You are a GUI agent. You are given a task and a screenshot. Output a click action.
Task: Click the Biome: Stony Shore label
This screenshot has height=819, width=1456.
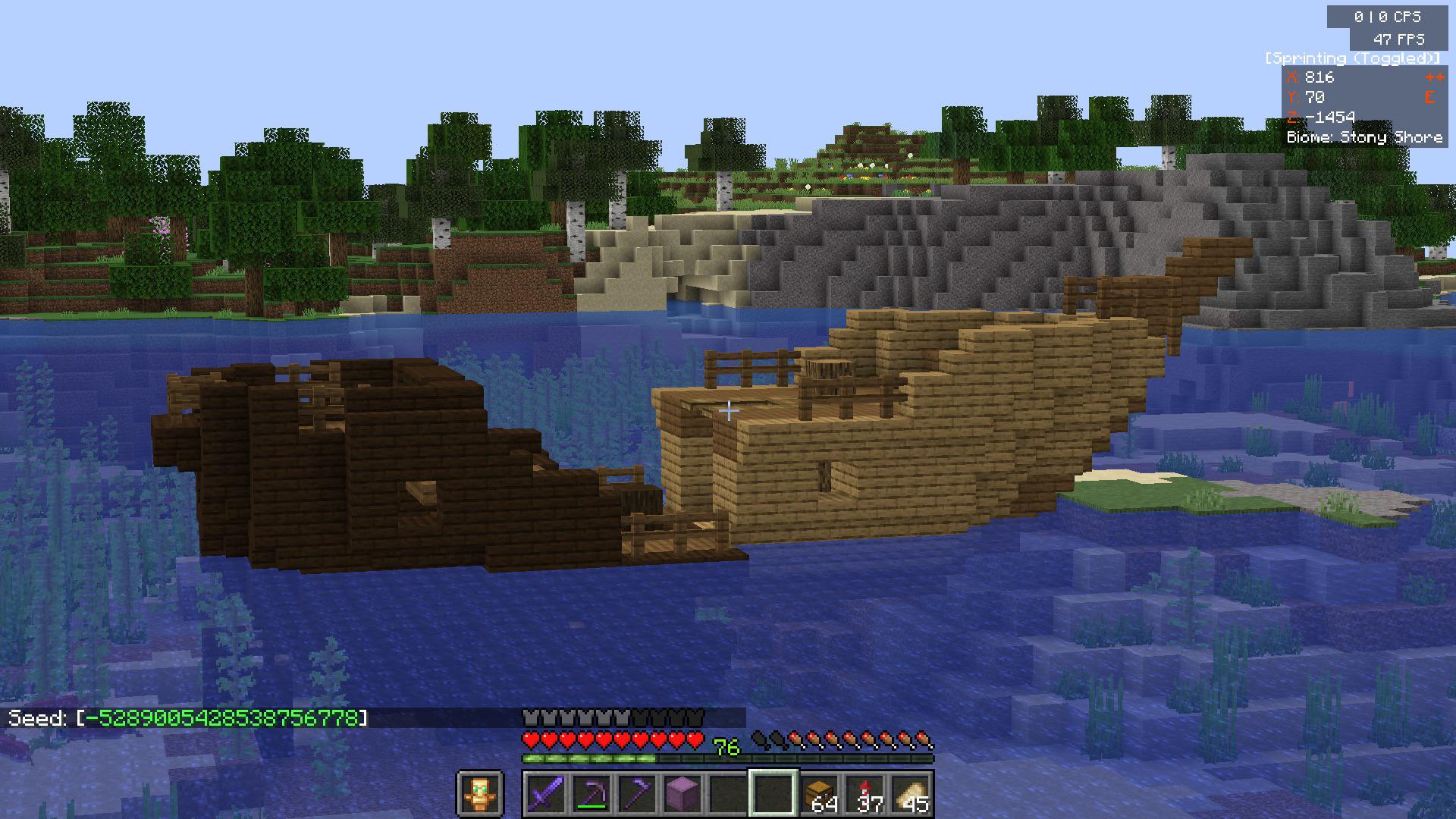coord(1364,137)
